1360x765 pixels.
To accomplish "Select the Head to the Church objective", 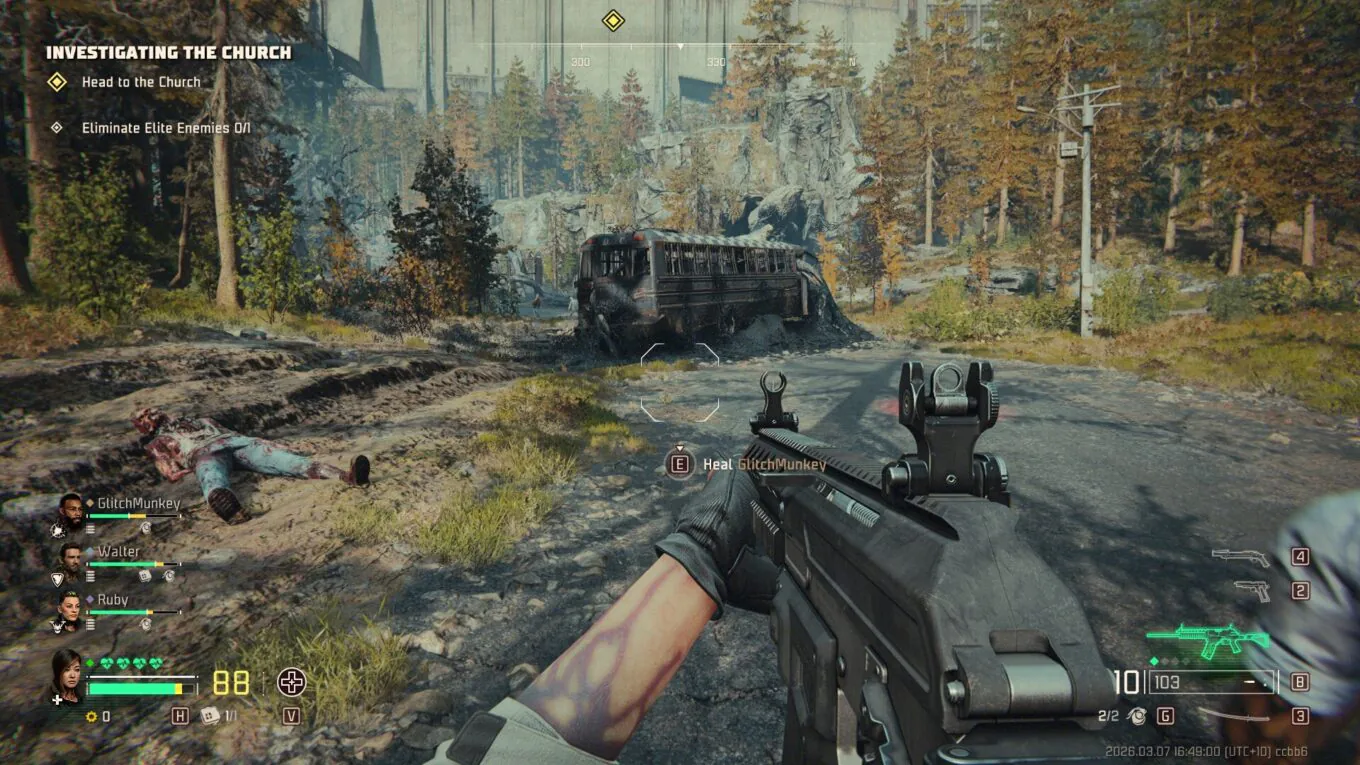I will 141,82.
